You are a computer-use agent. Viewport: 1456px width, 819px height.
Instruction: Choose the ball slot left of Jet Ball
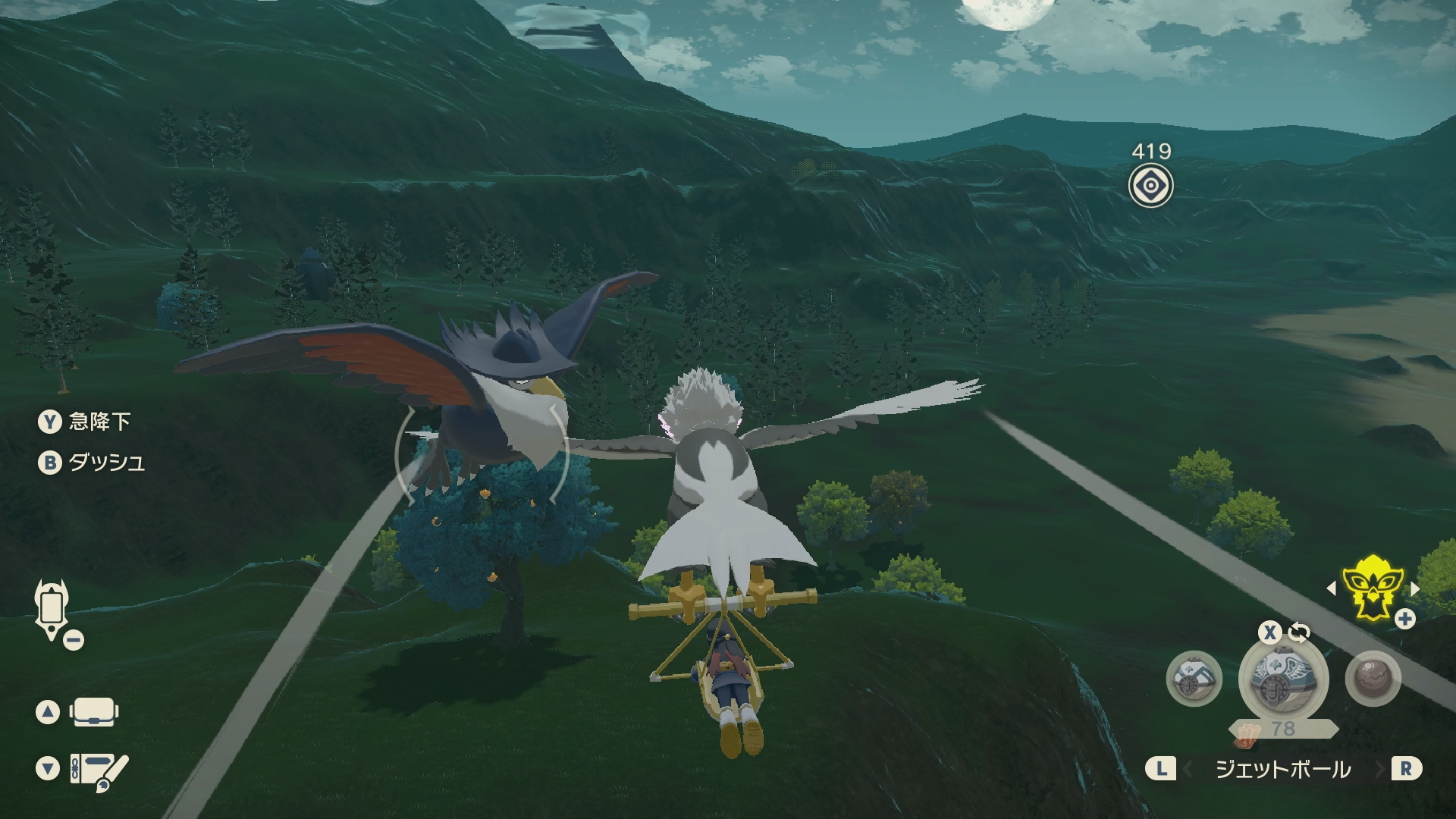tap(1194, 679)
